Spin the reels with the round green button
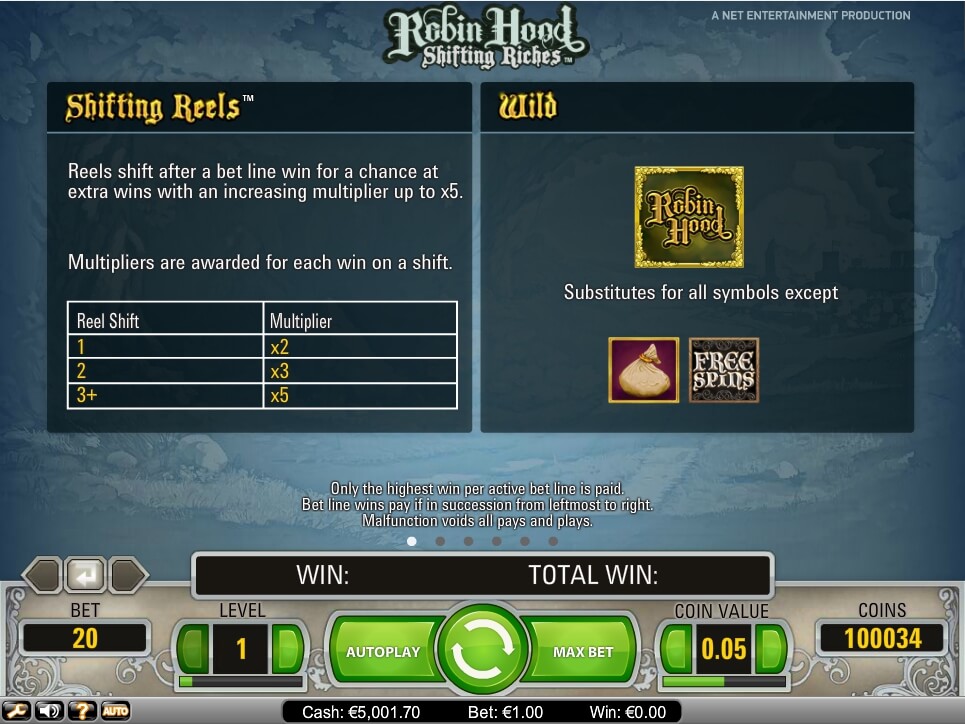 point(483,650)
